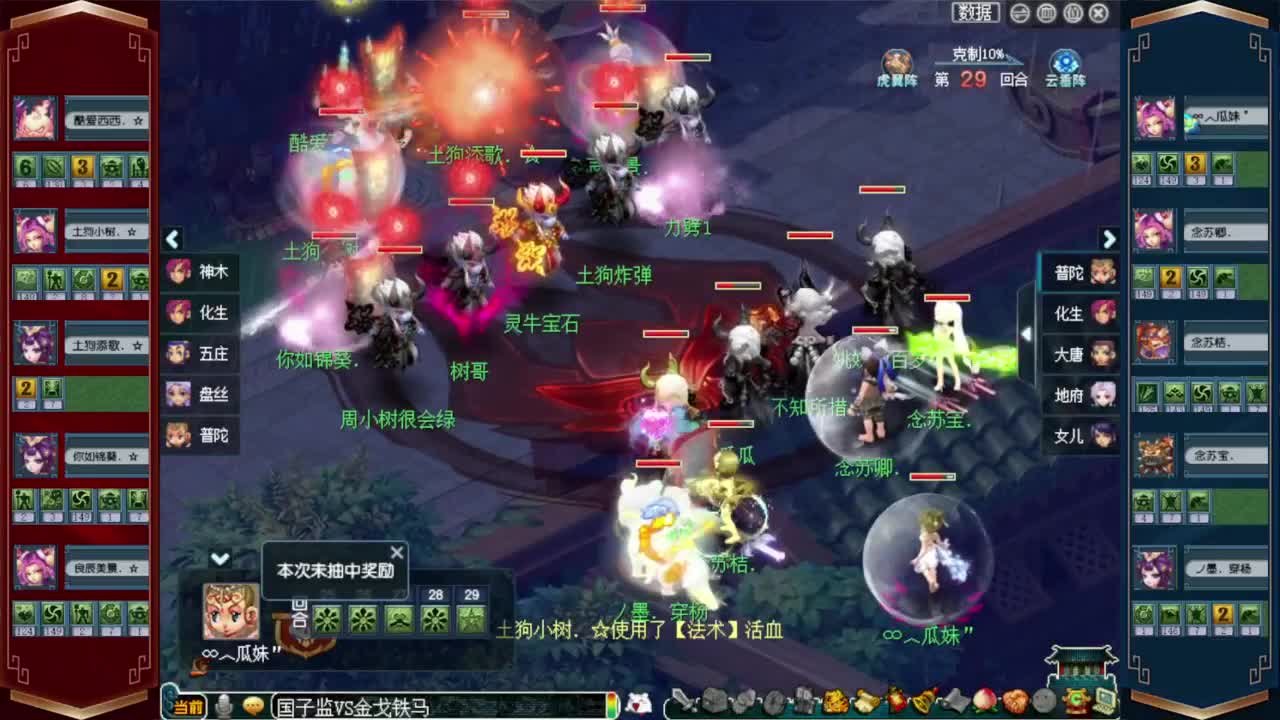
Task: Collapse the left sect panel with its arrow
Action: [172, 240]
